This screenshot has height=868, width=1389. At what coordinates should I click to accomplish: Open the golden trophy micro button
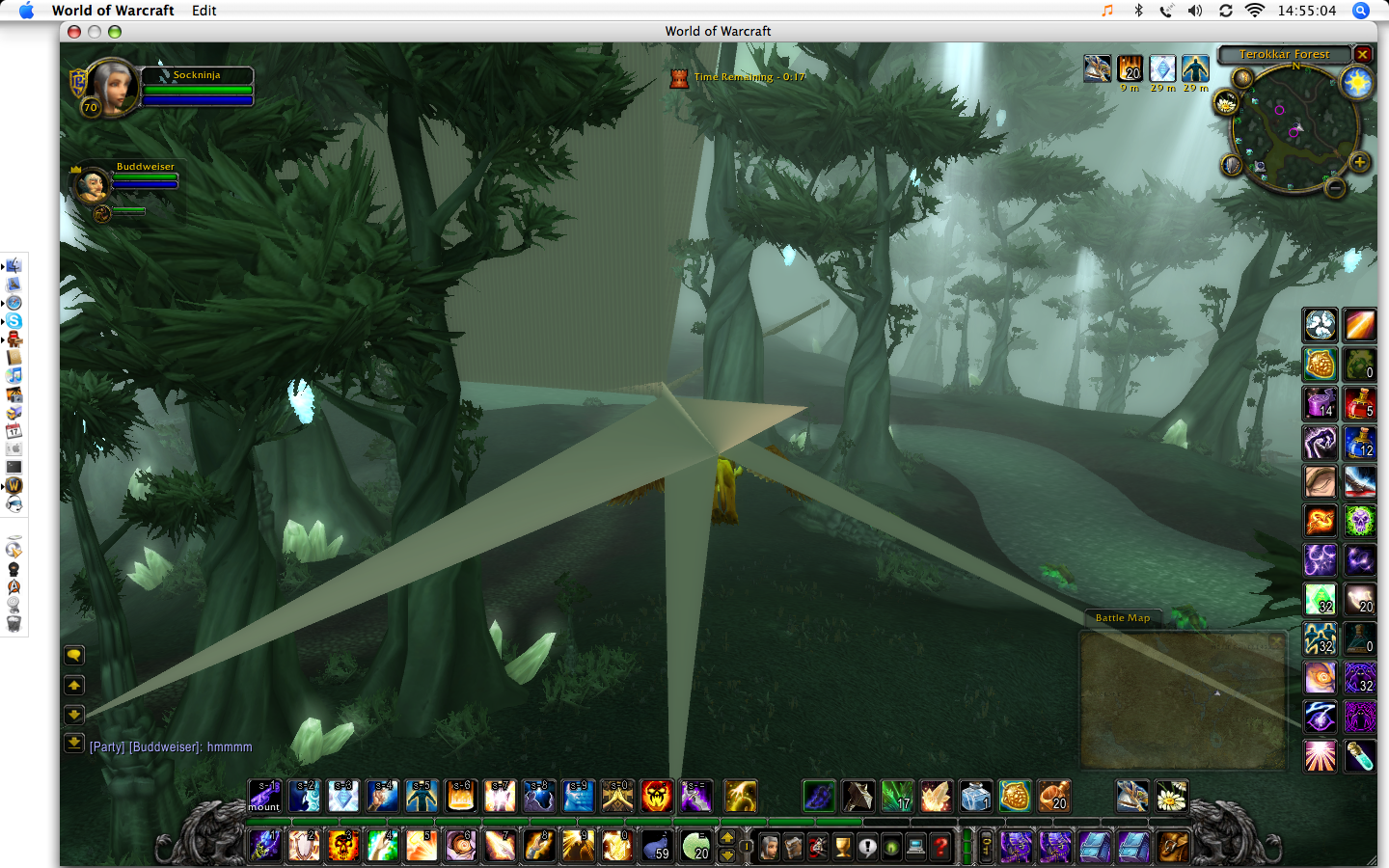coord(842,847)
